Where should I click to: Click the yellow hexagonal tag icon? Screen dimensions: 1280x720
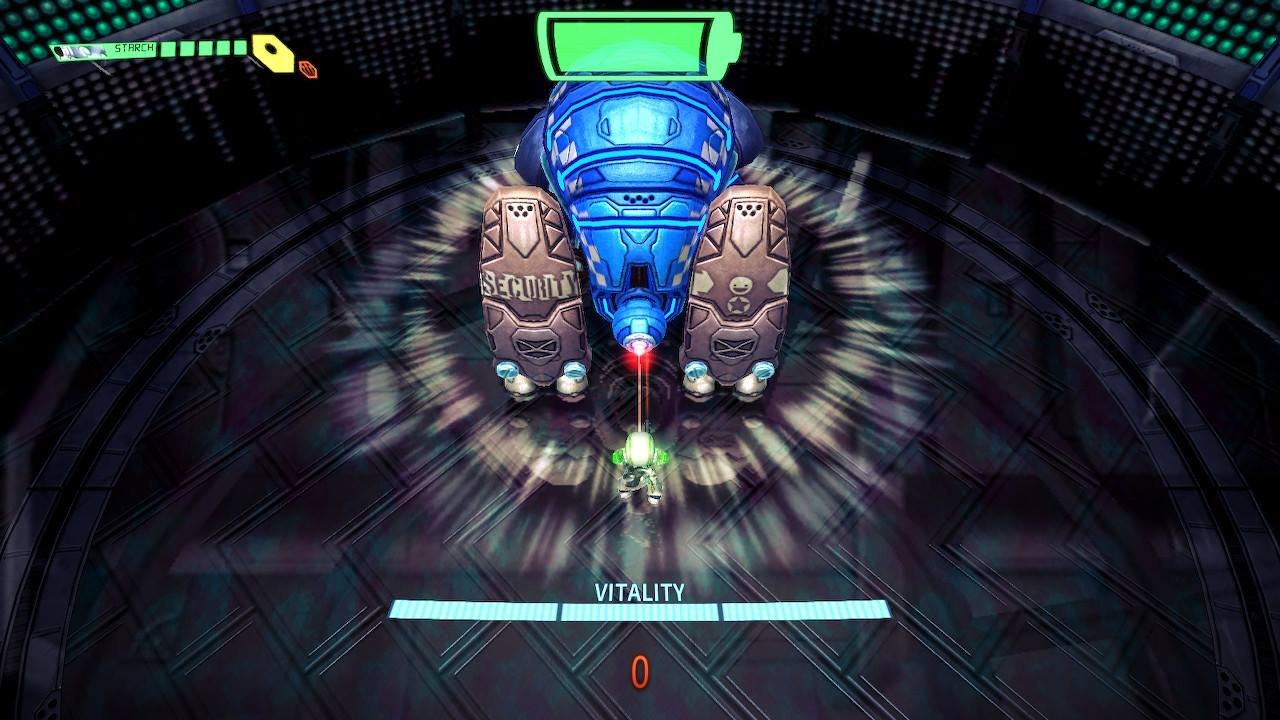[272, 52]
